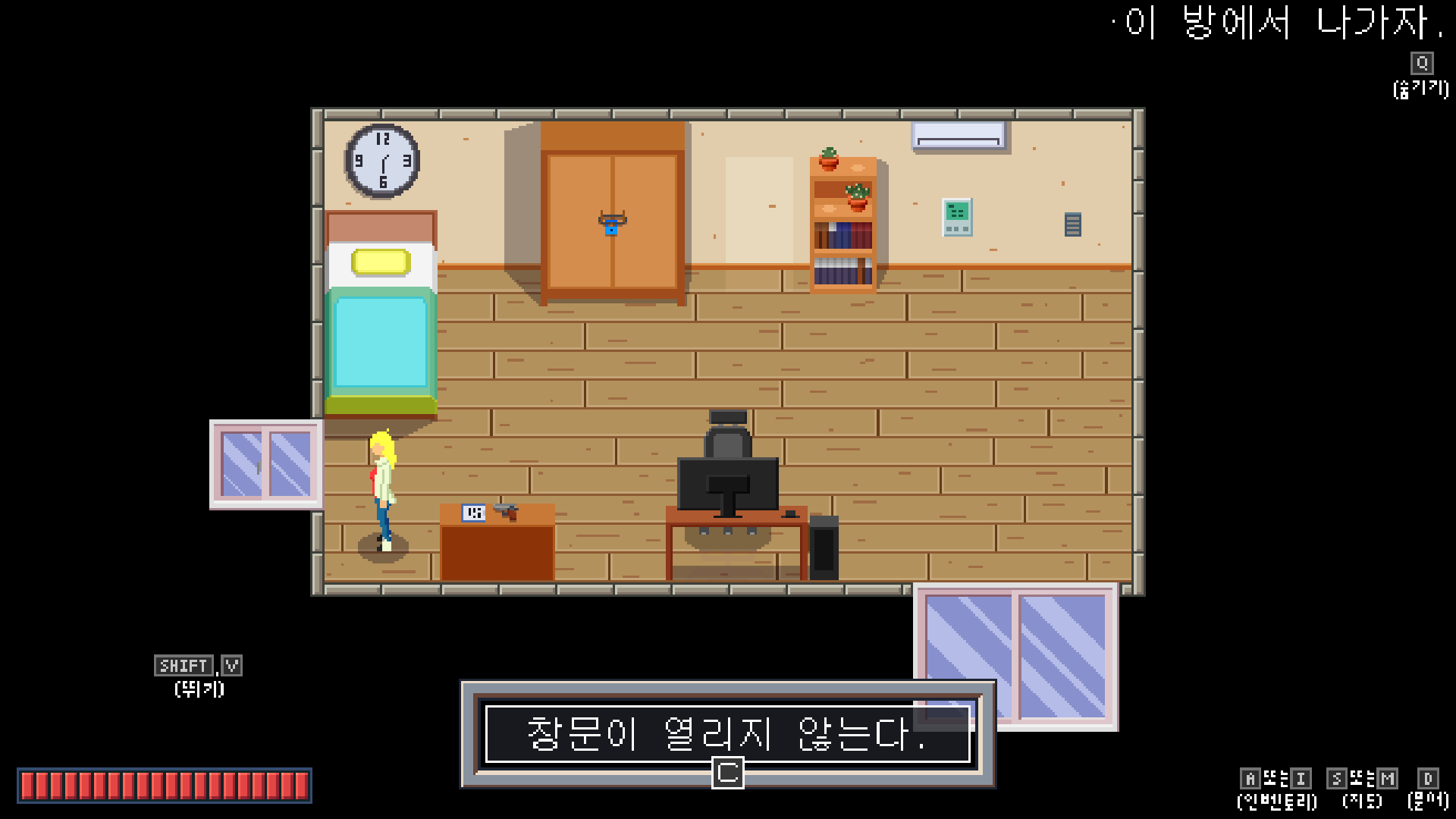Open documents with the D key icon

(1427, 777)
